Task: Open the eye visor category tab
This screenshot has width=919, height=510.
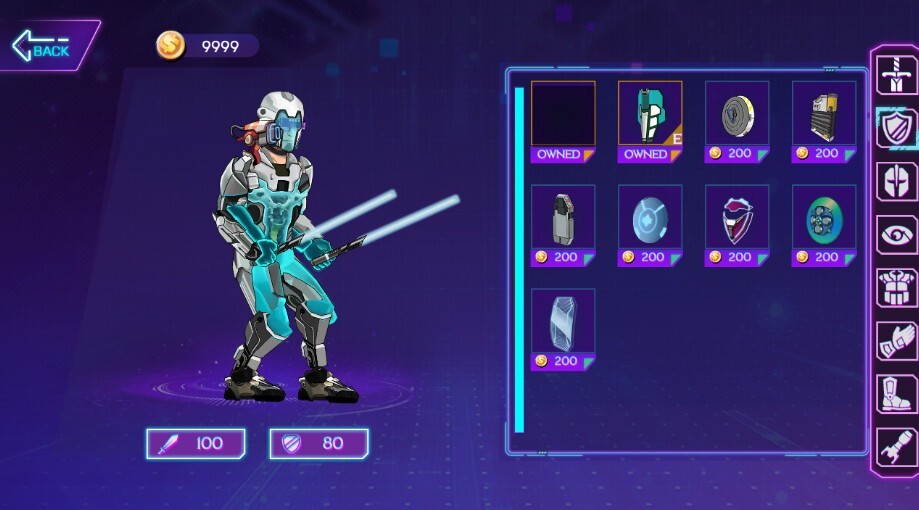Action: (896, 236)
